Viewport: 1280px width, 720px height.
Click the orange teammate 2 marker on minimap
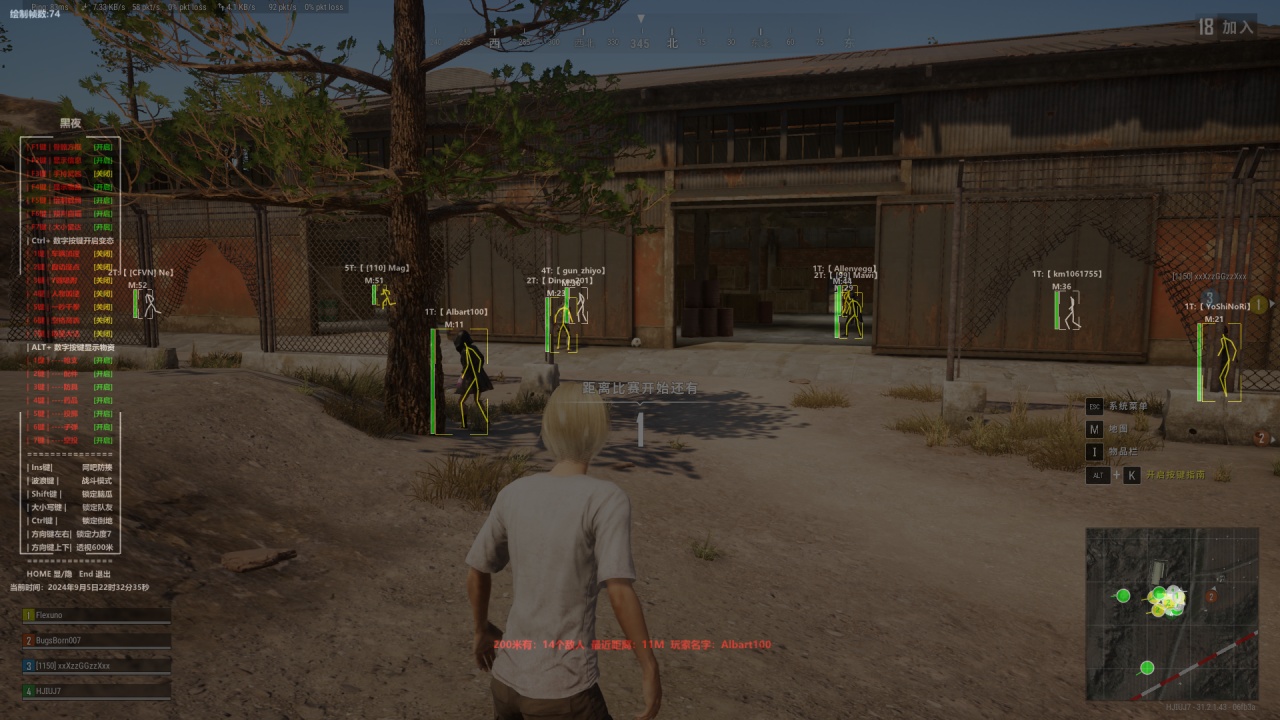click(x=1211, y=596)
